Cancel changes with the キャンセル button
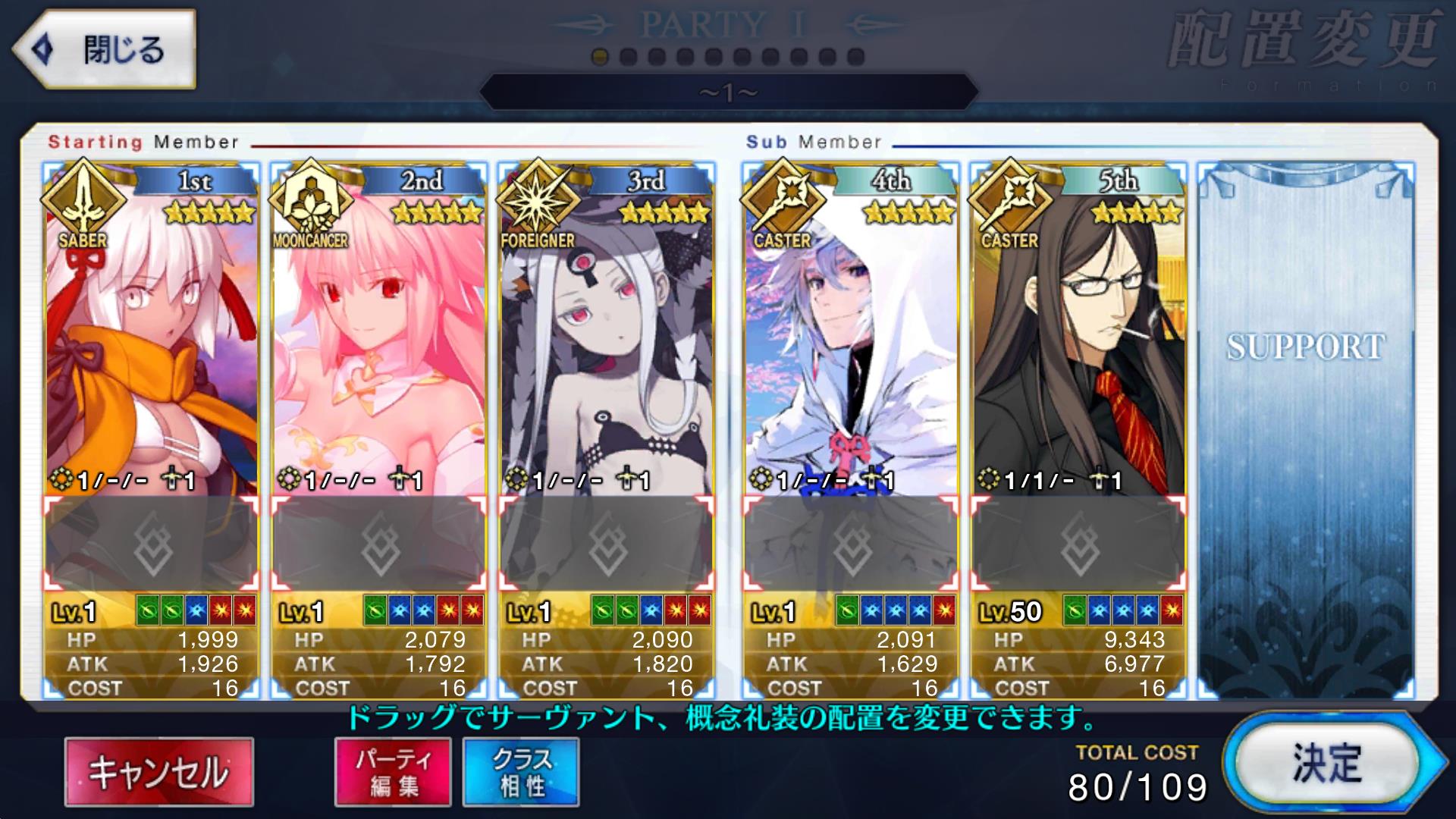Viewport: 1456px width, 819px height. [x=158, y=772]
